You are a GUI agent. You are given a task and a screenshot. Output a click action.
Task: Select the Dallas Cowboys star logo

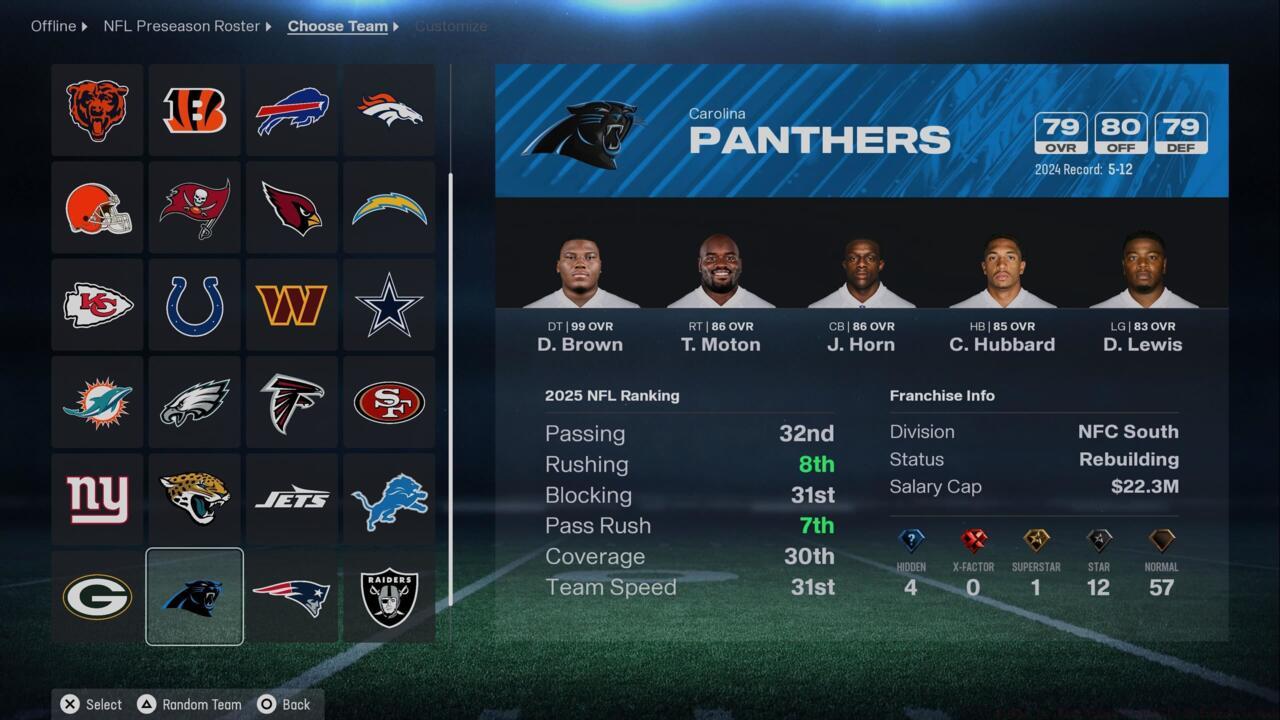(x=388, y=304)
